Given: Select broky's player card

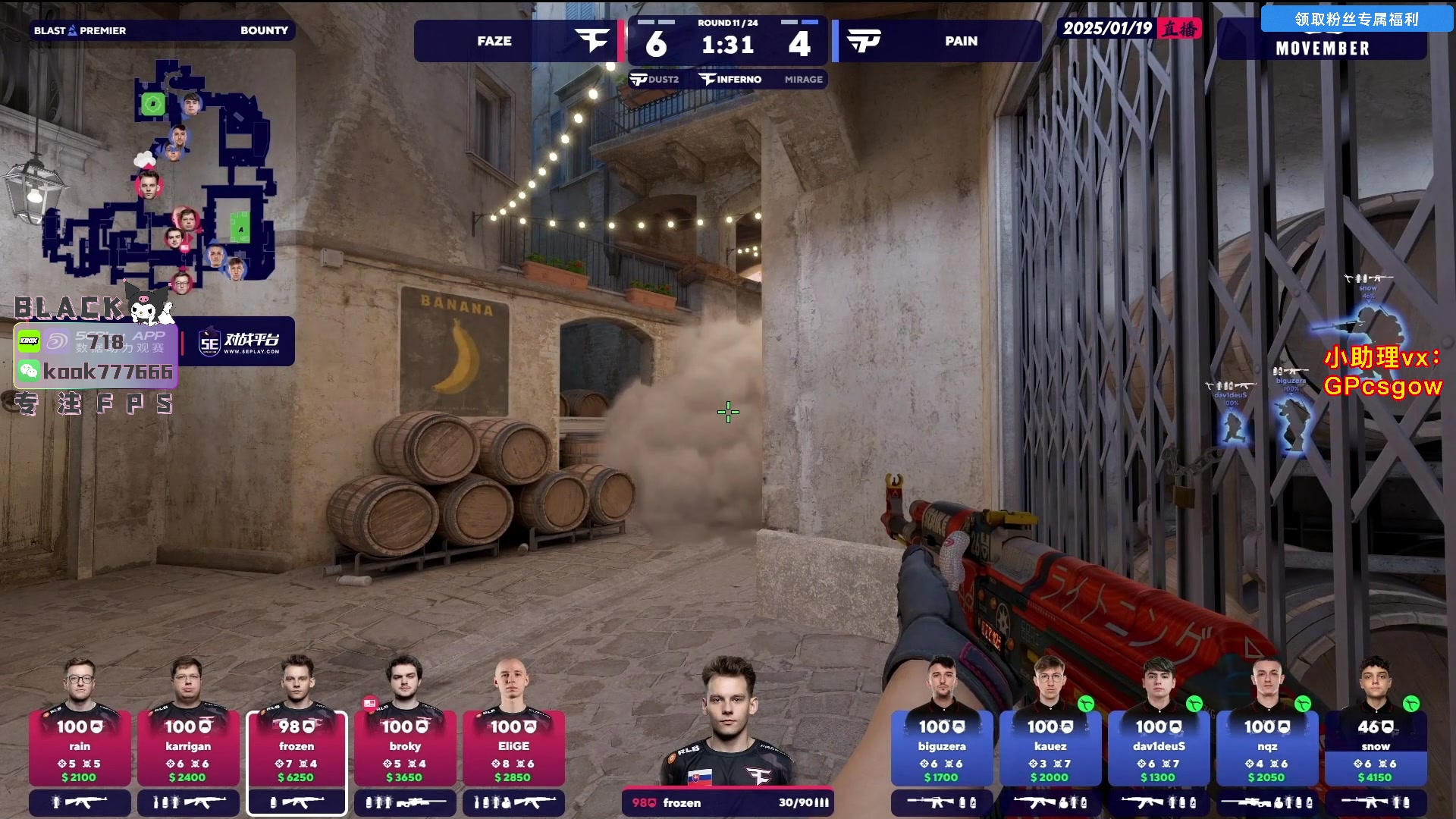Looking at the screenshot, I should pyautogui.click(x=405, y=748).
